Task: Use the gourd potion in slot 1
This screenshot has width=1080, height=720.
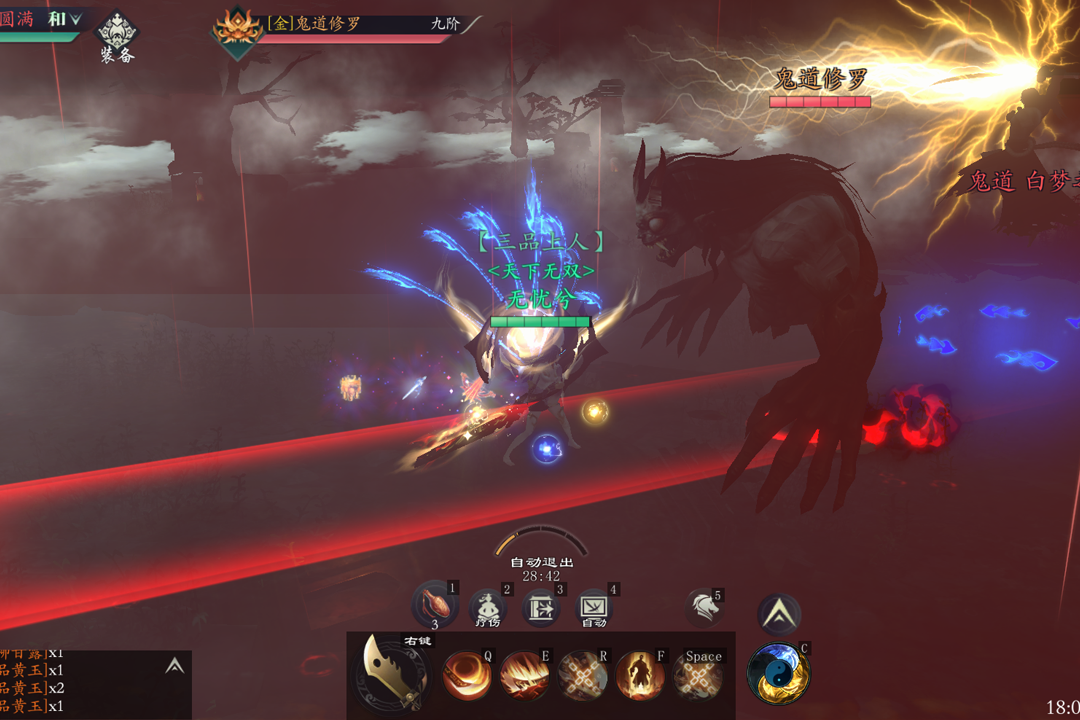Action: click(x=435, y=606)
